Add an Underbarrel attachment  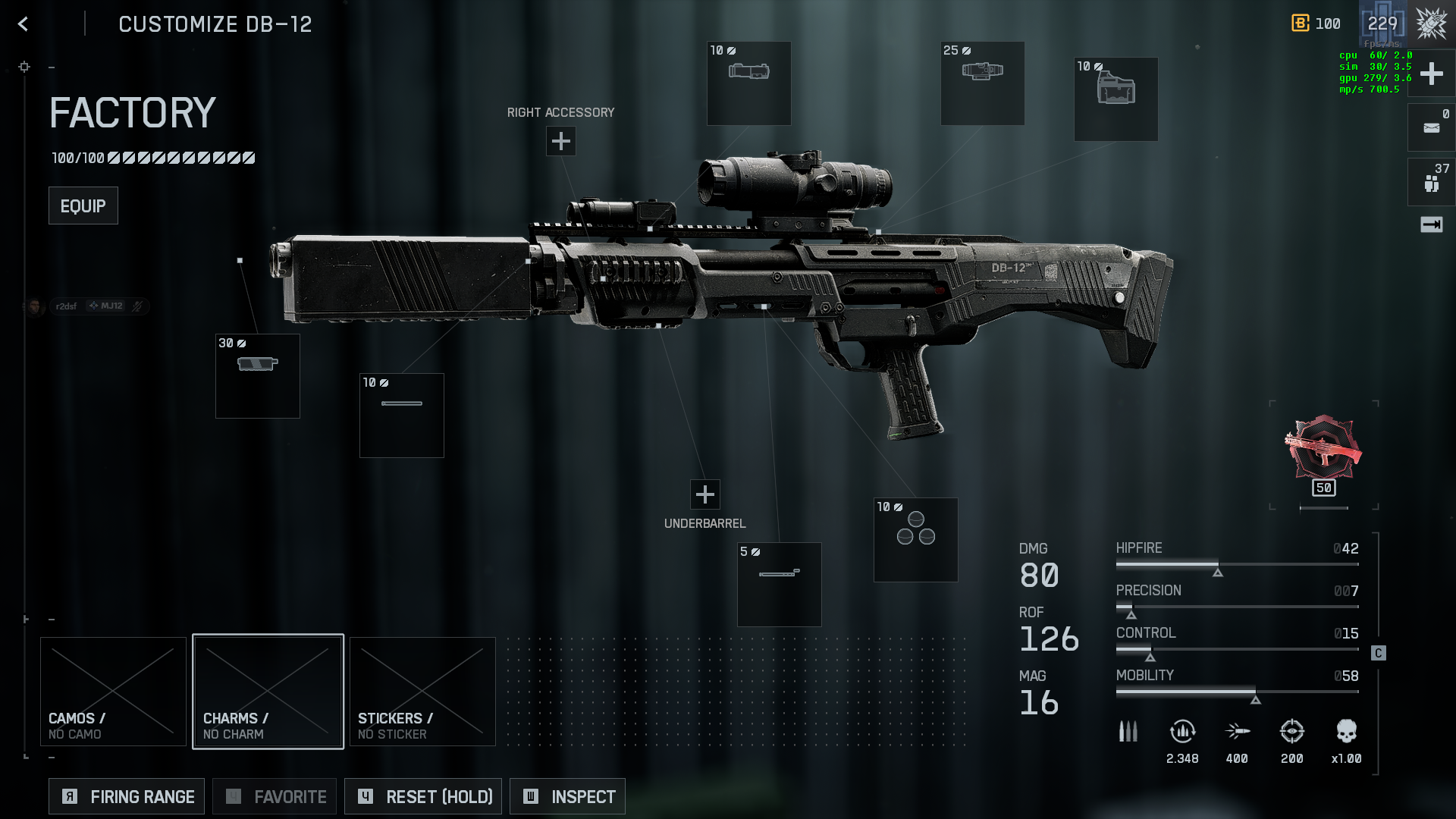704,494
